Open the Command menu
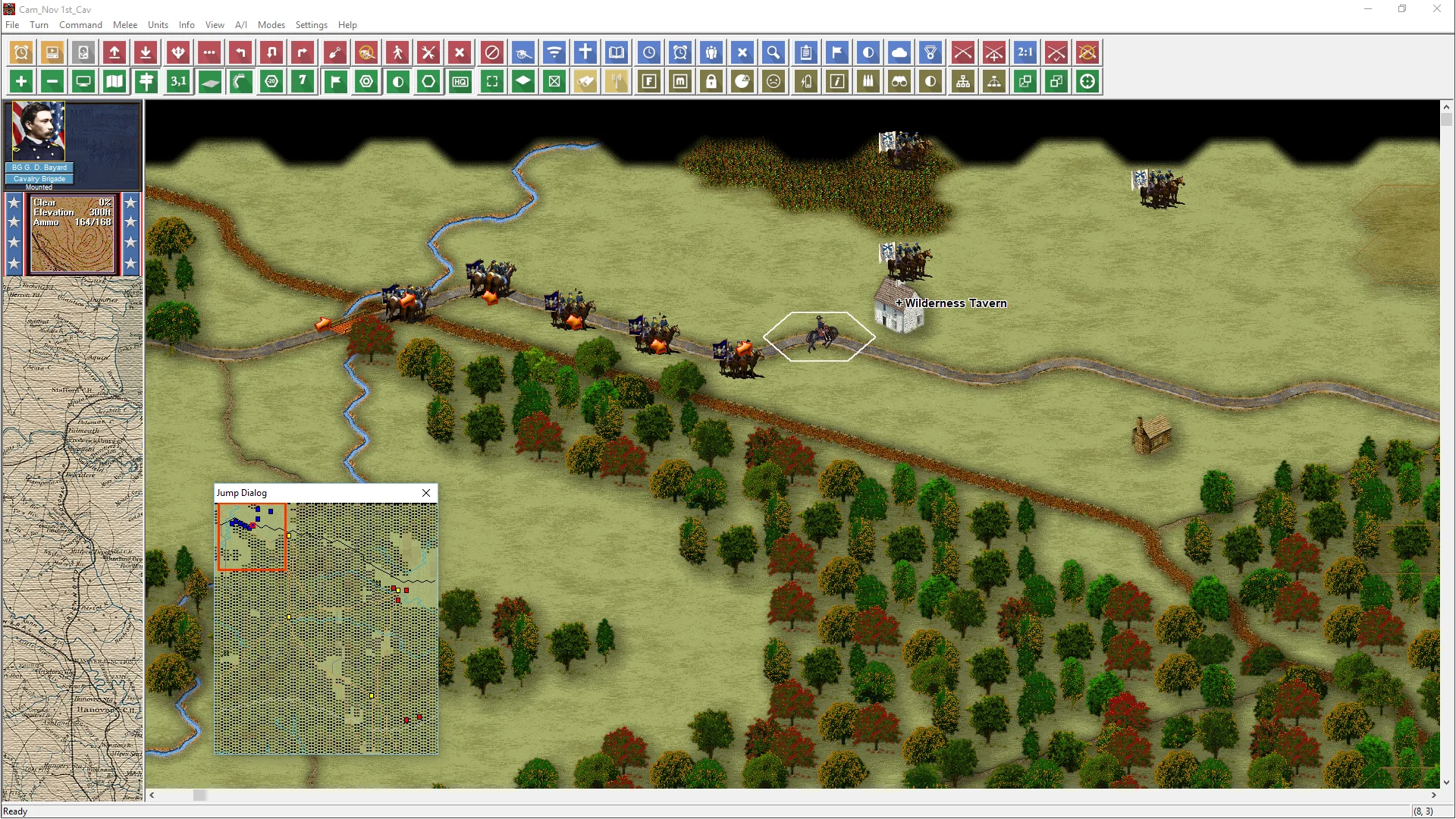Viewport: 1456px width, 819px height. [80, 25]
